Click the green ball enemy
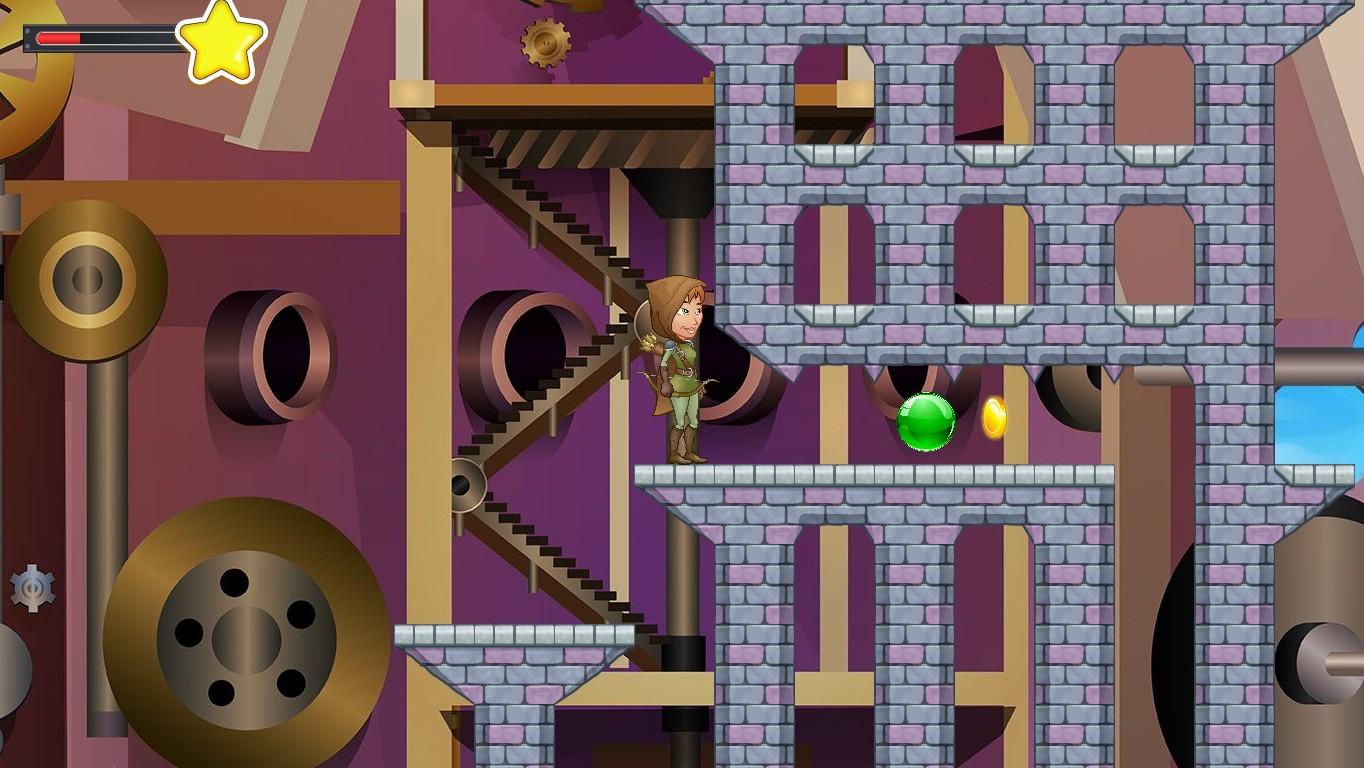Image resolution: width=1364 pixels, height=768 pixels. 925,422
